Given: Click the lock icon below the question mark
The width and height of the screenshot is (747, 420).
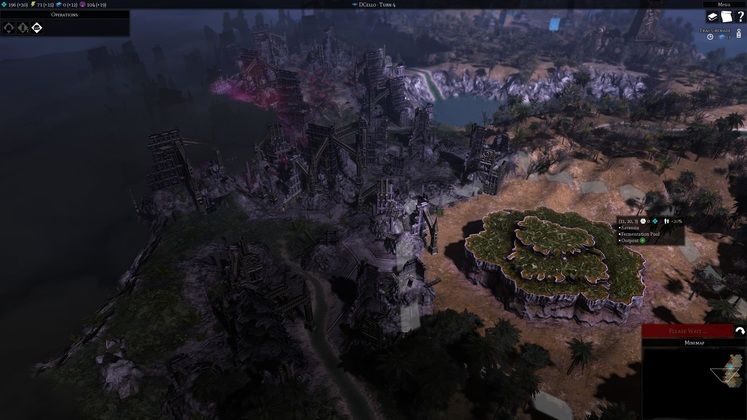Looking at the screenshot, I should tap(737, 37).
